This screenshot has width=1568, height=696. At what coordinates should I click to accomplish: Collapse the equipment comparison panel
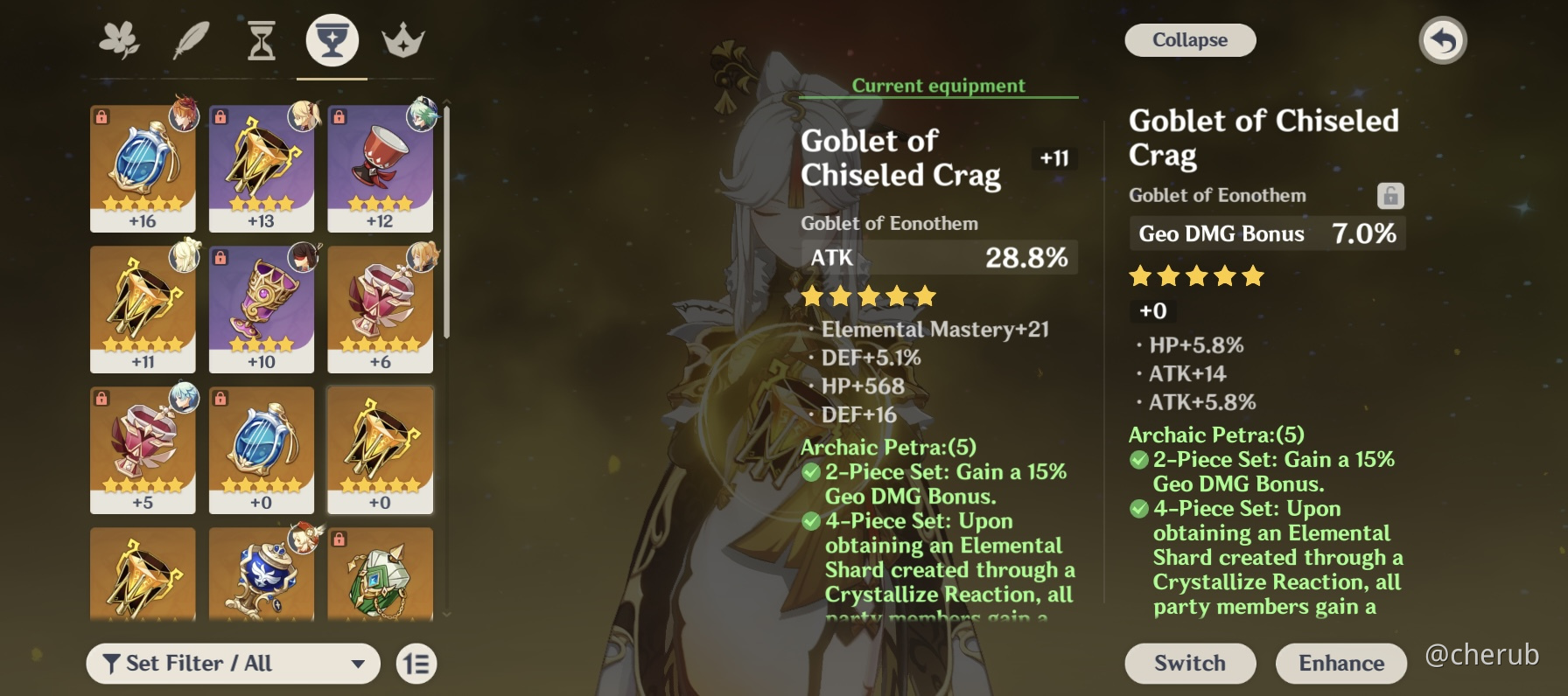click(1189, 40)
